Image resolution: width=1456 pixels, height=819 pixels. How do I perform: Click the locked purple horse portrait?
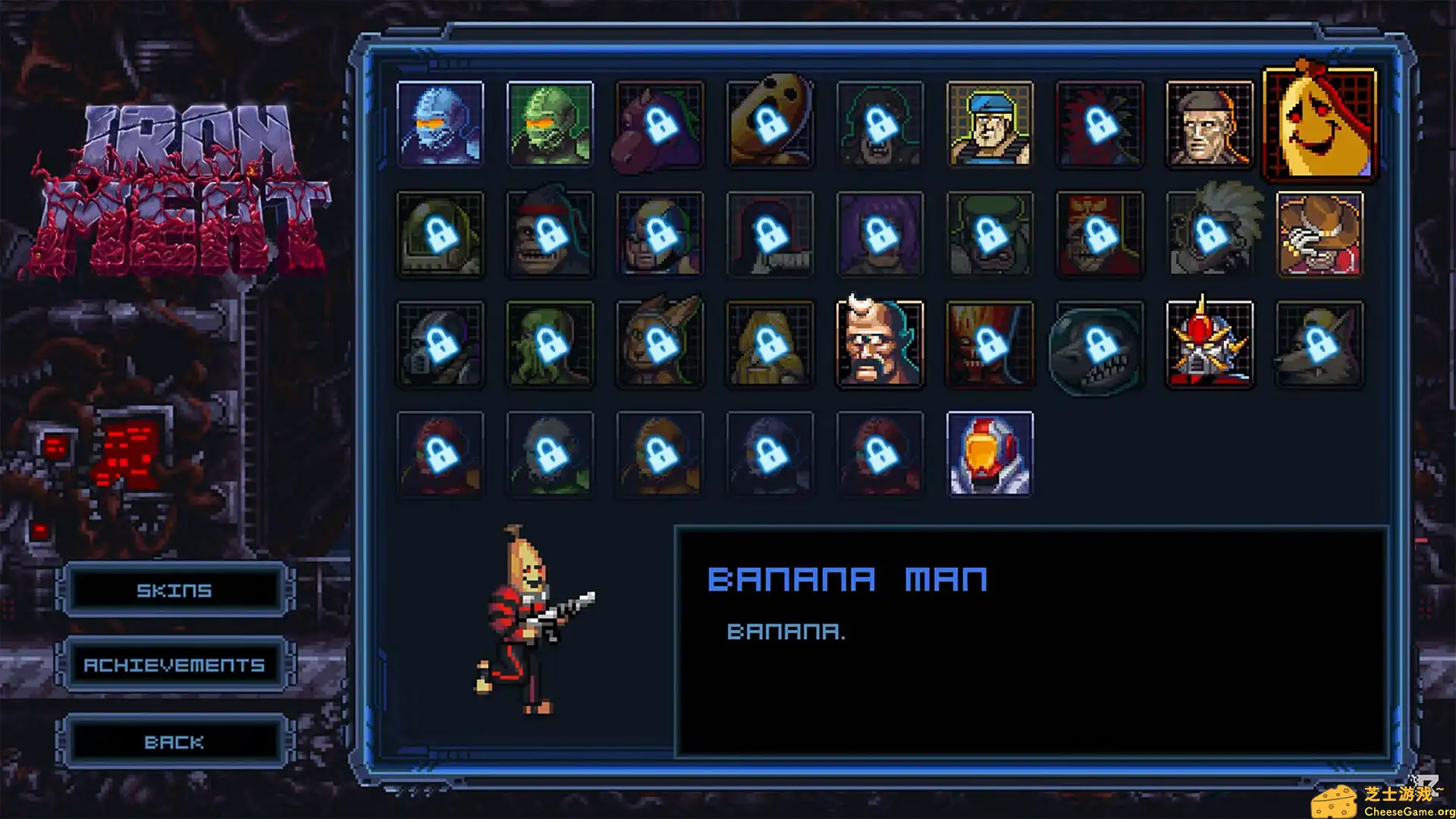point(660,125)
